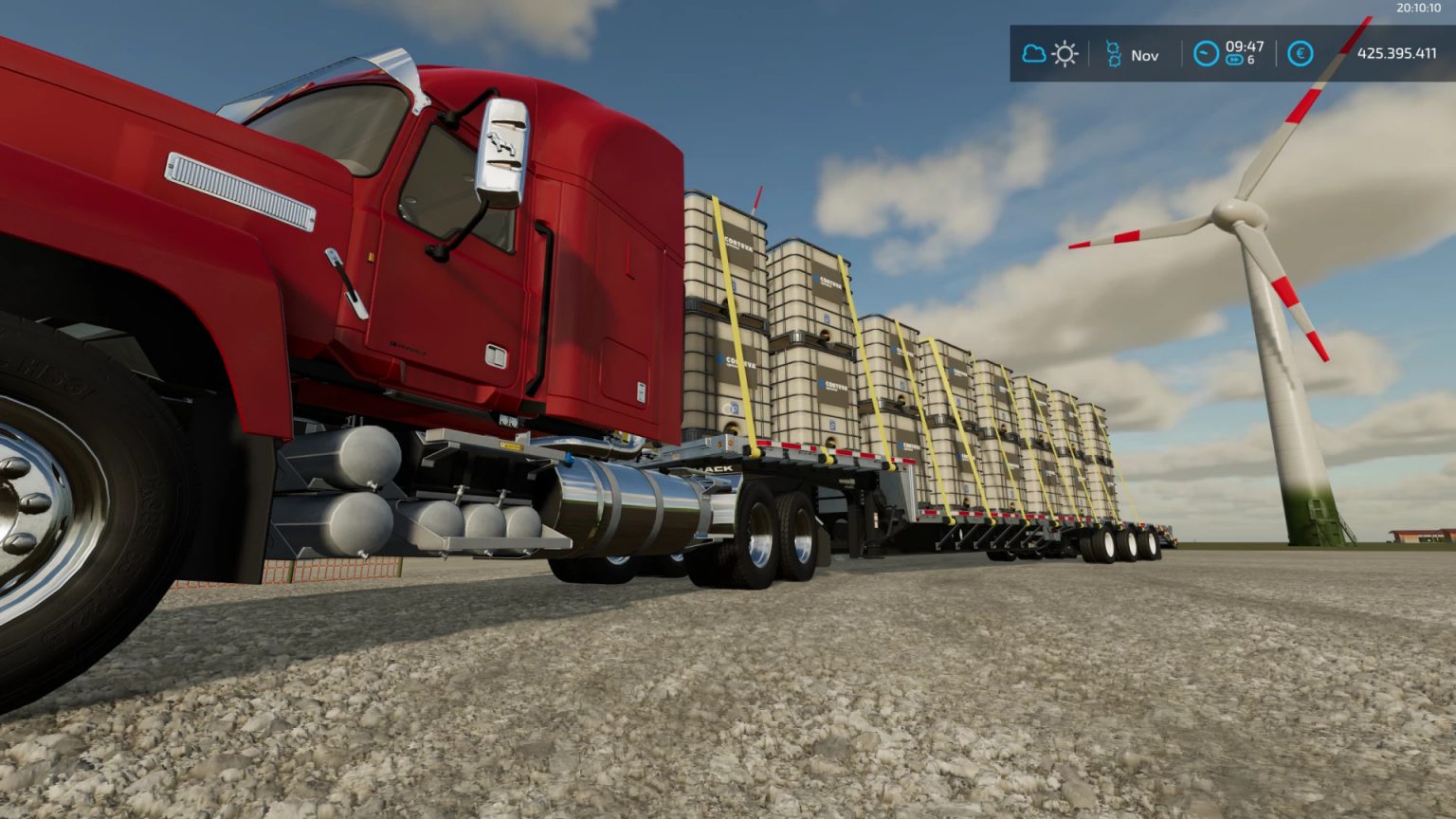This screenshot has width=1456, height=819.
Task: Toggle the weather display between cloud and sun
Action: pyautogui.click(x=1050, y=52)
